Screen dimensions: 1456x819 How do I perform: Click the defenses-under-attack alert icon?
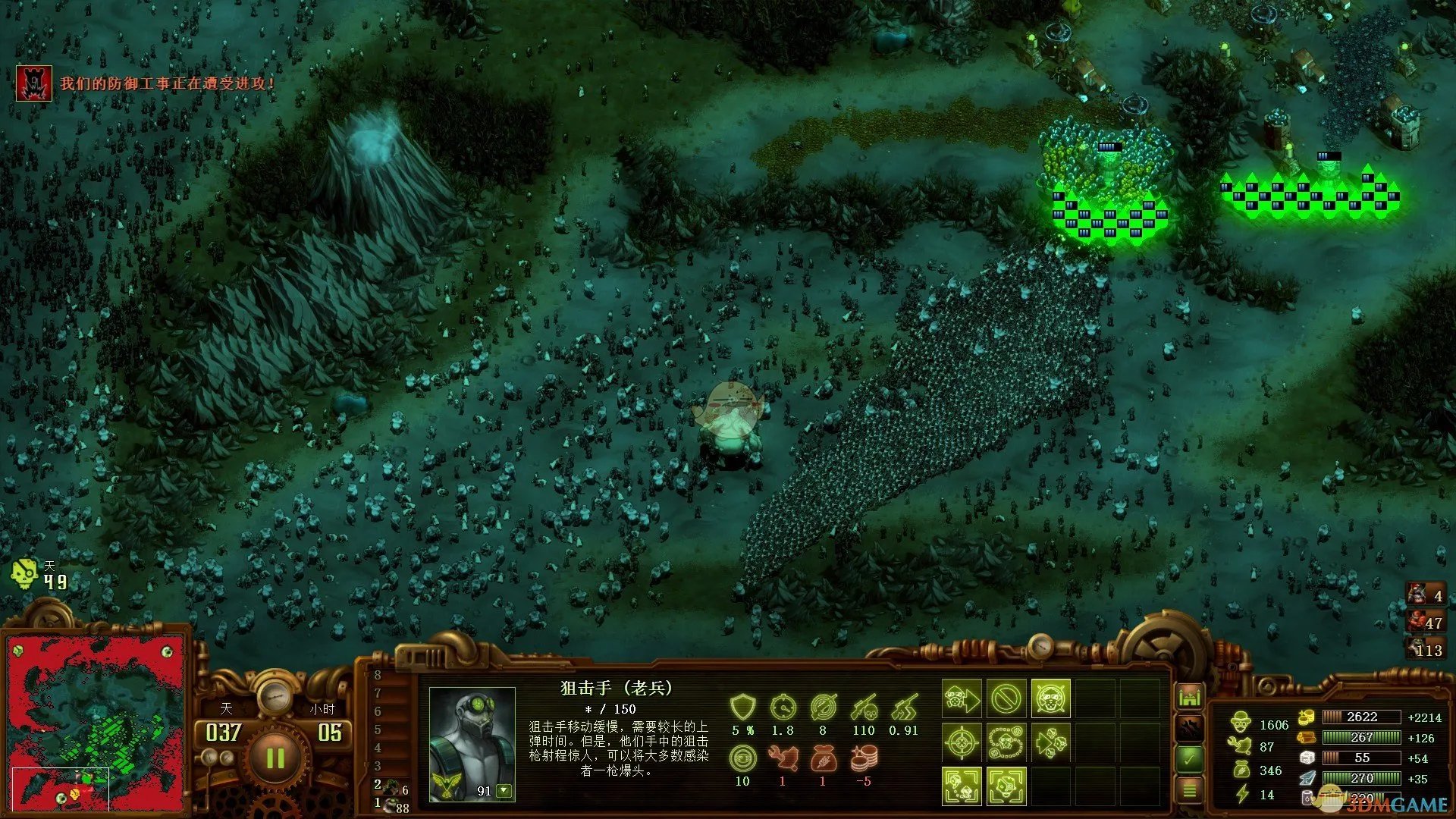click(x=34, y=83)
